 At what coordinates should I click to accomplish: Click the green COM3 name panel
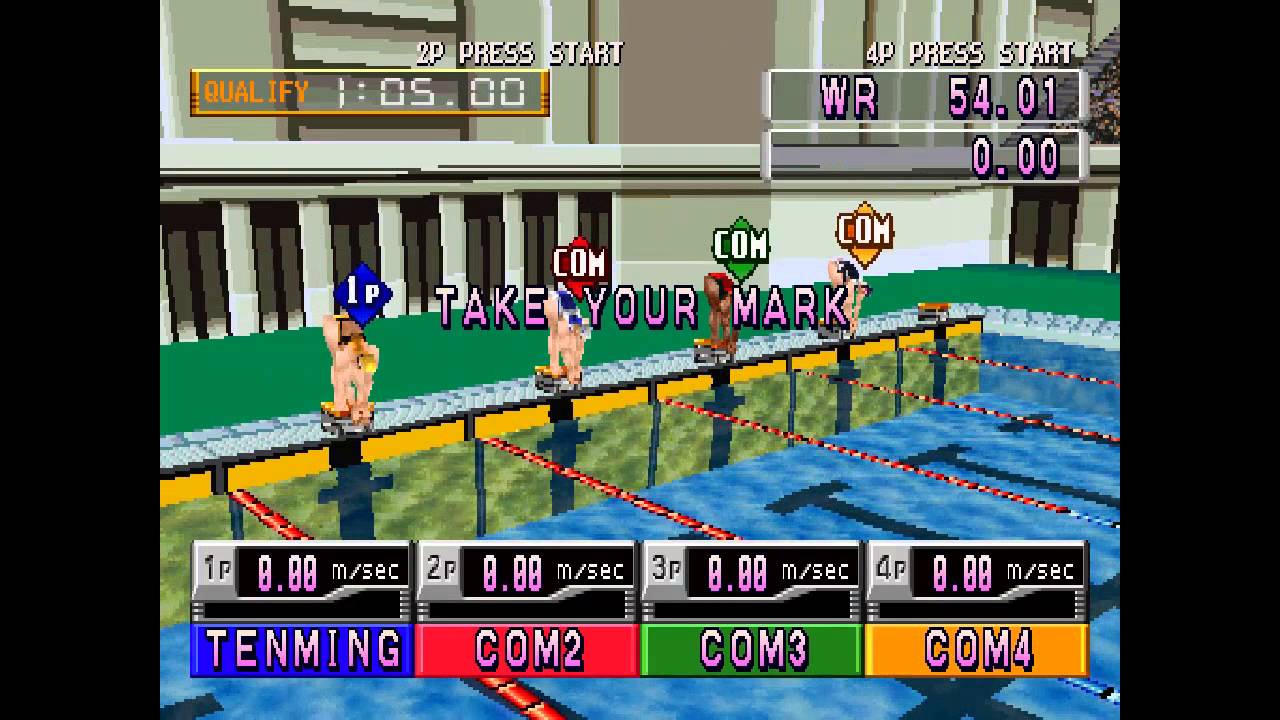click(752, 650)
